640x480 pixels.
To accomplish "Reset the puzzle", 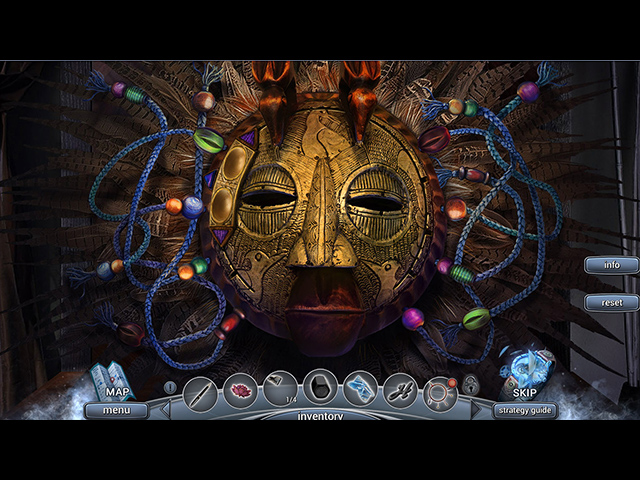I will coord(611,302).
